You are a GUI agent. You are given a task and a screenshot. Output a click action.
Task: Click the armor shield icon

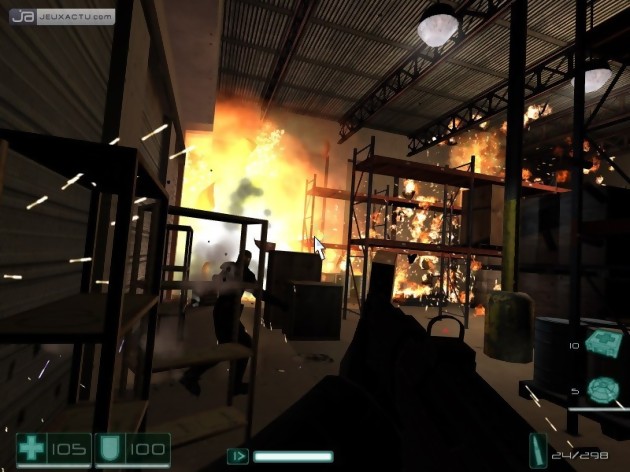click(x=108, y=448)
